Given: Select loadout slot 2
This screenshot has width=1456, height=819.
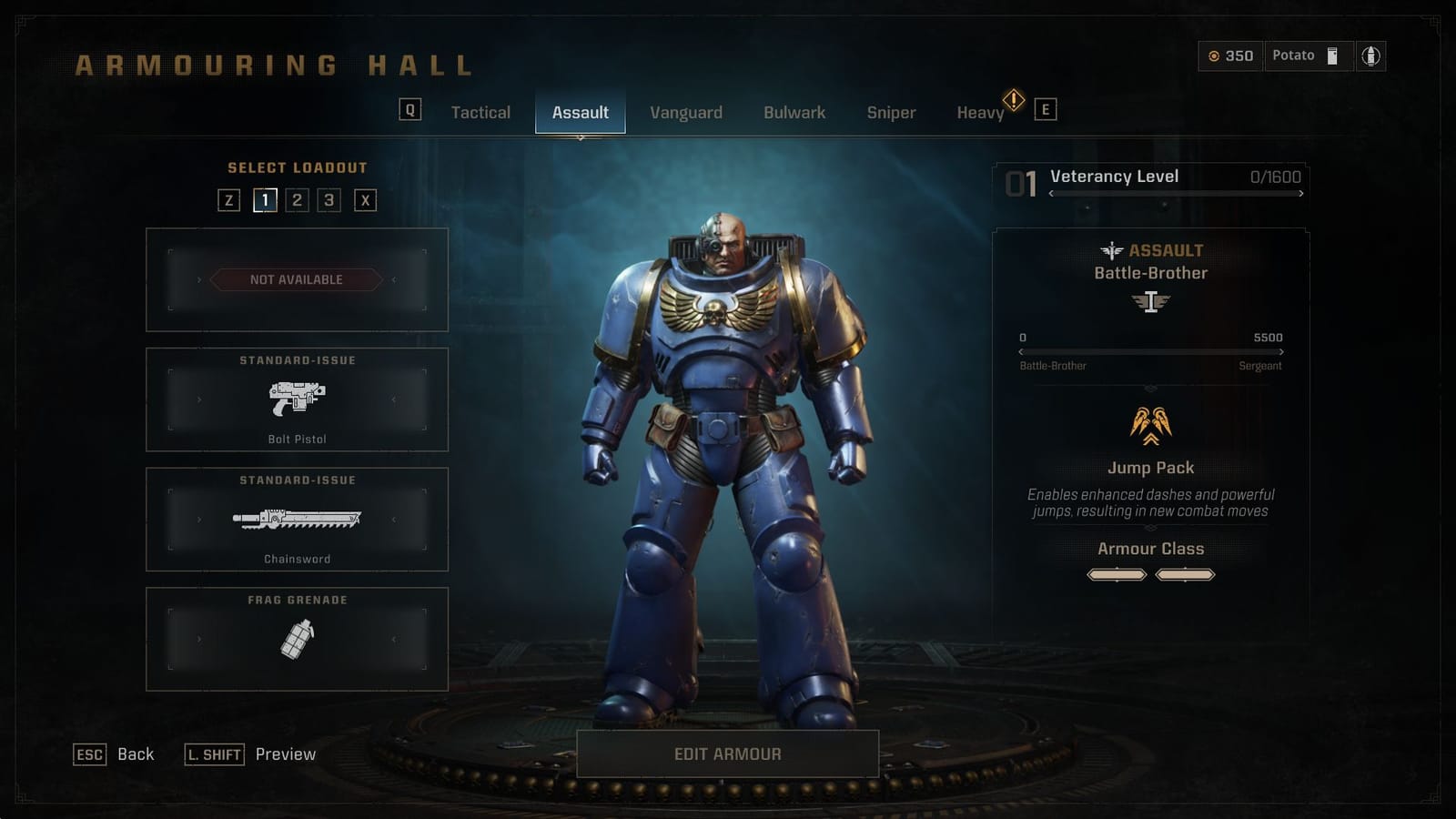Looking at the screenshot, I should point(298,200).
